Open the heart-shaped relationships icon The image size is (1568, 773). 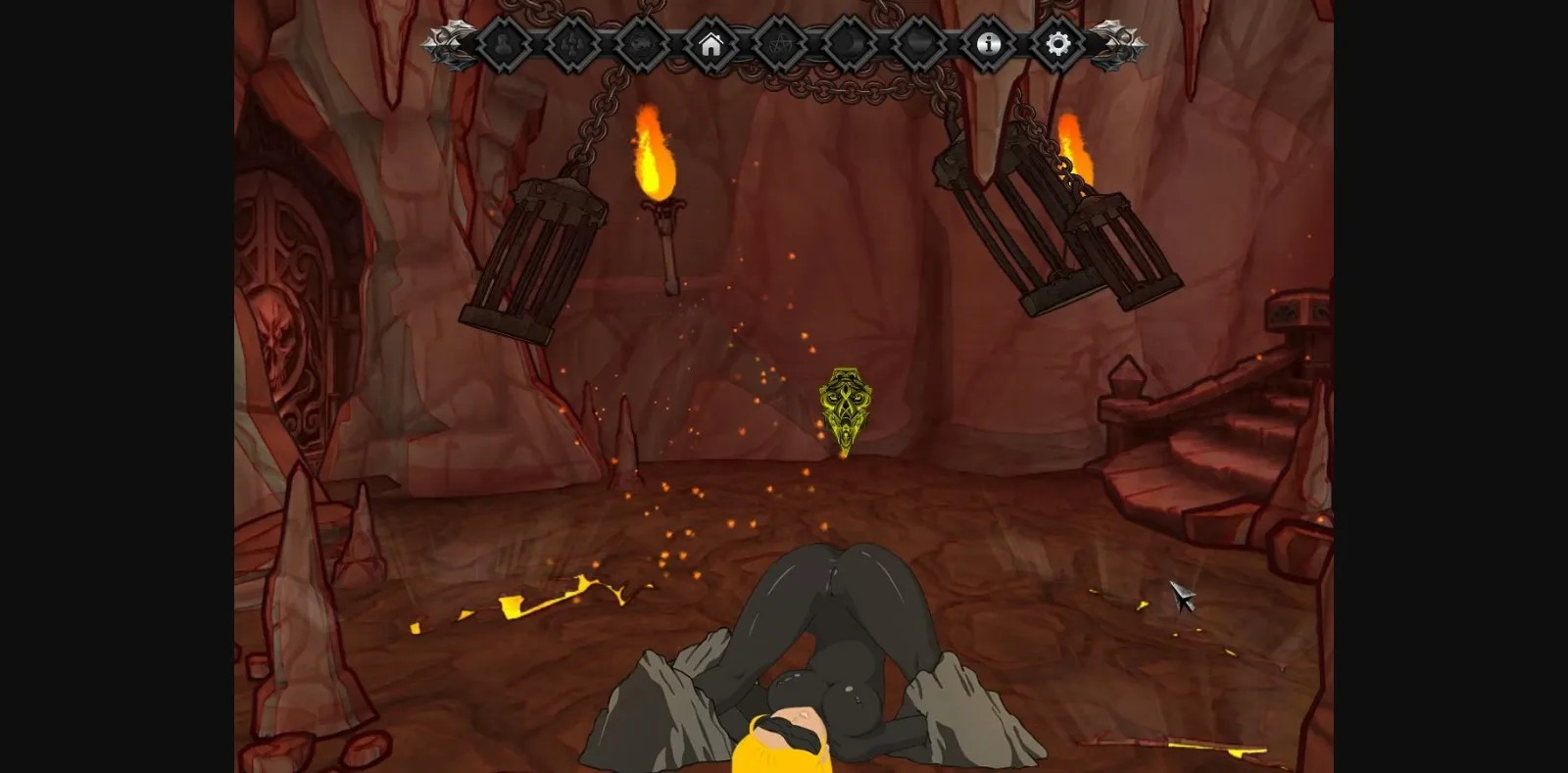click(921, 43)
